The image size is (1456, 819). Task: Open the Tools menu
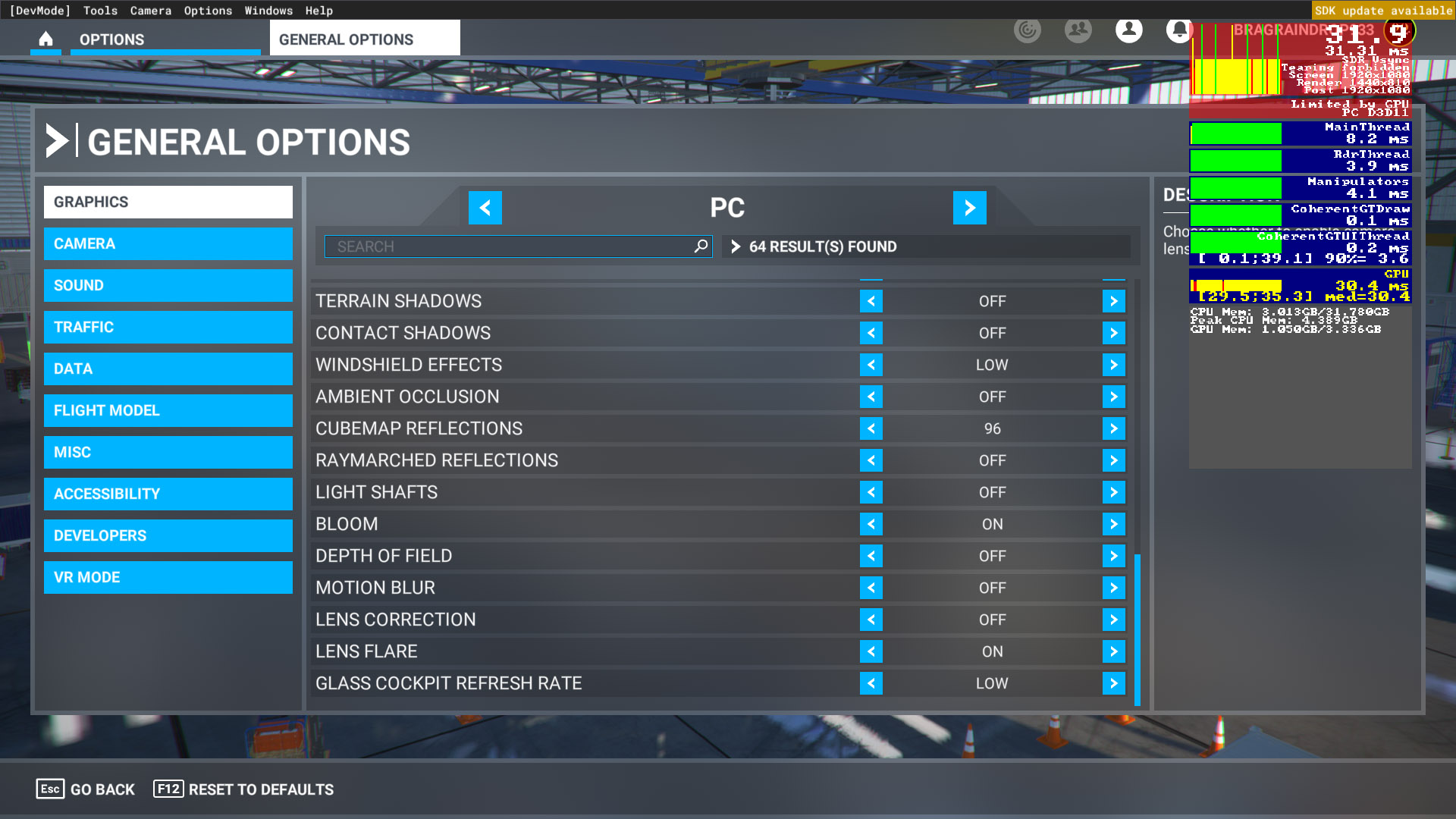pyautogui.click(x=99, y=10)
